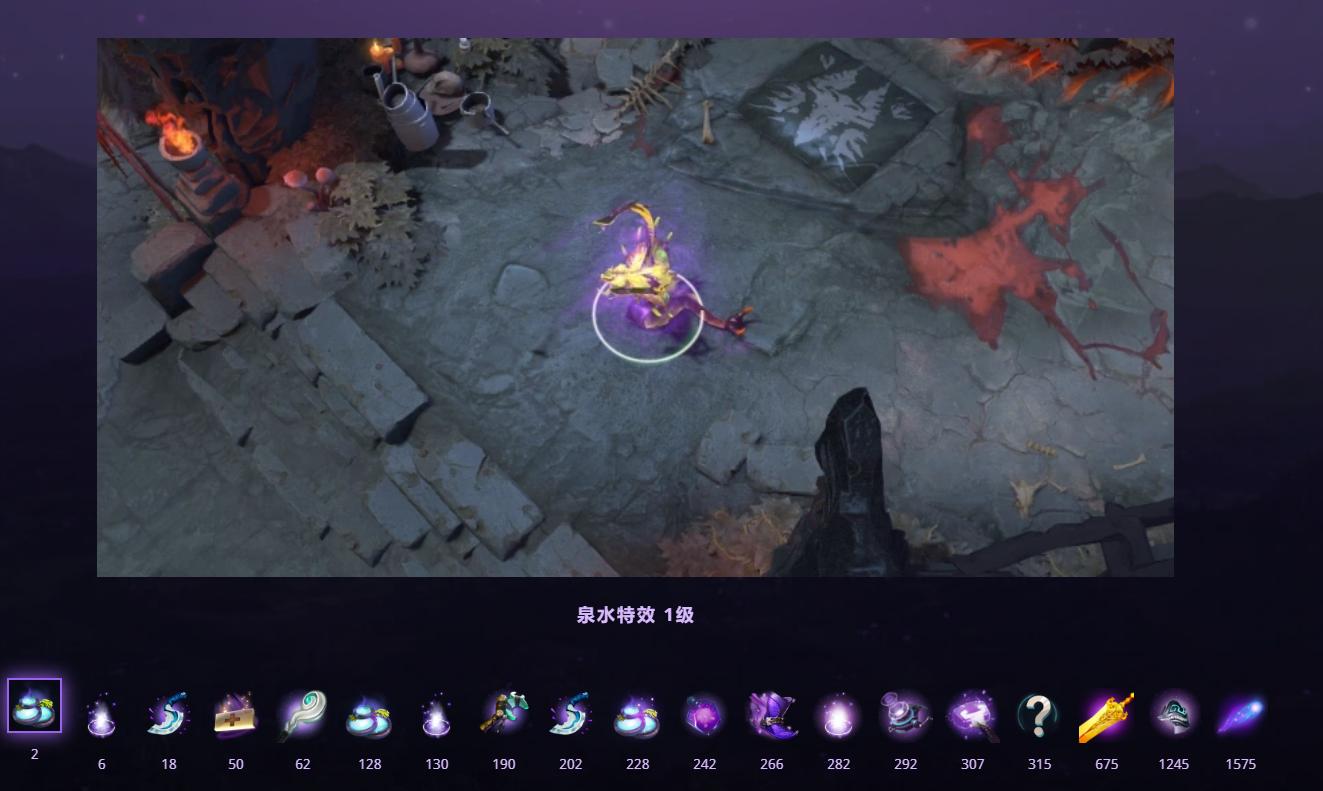Click the fountain effect preview video

634,307
